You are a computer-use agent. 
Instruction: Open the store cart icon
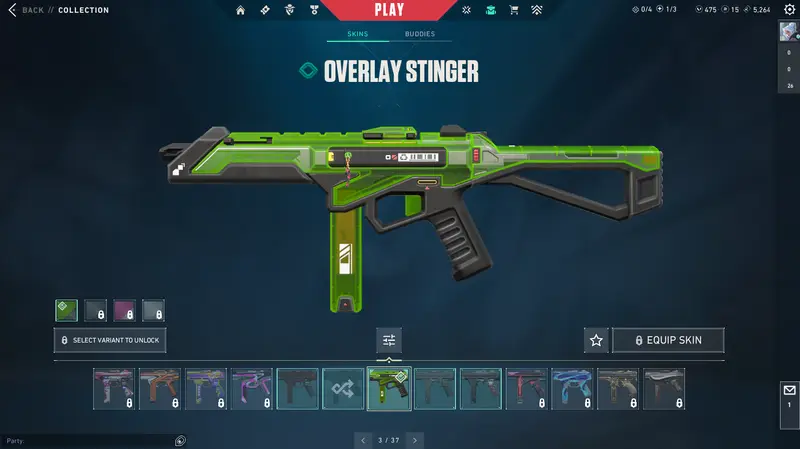[x=514, y=10]
